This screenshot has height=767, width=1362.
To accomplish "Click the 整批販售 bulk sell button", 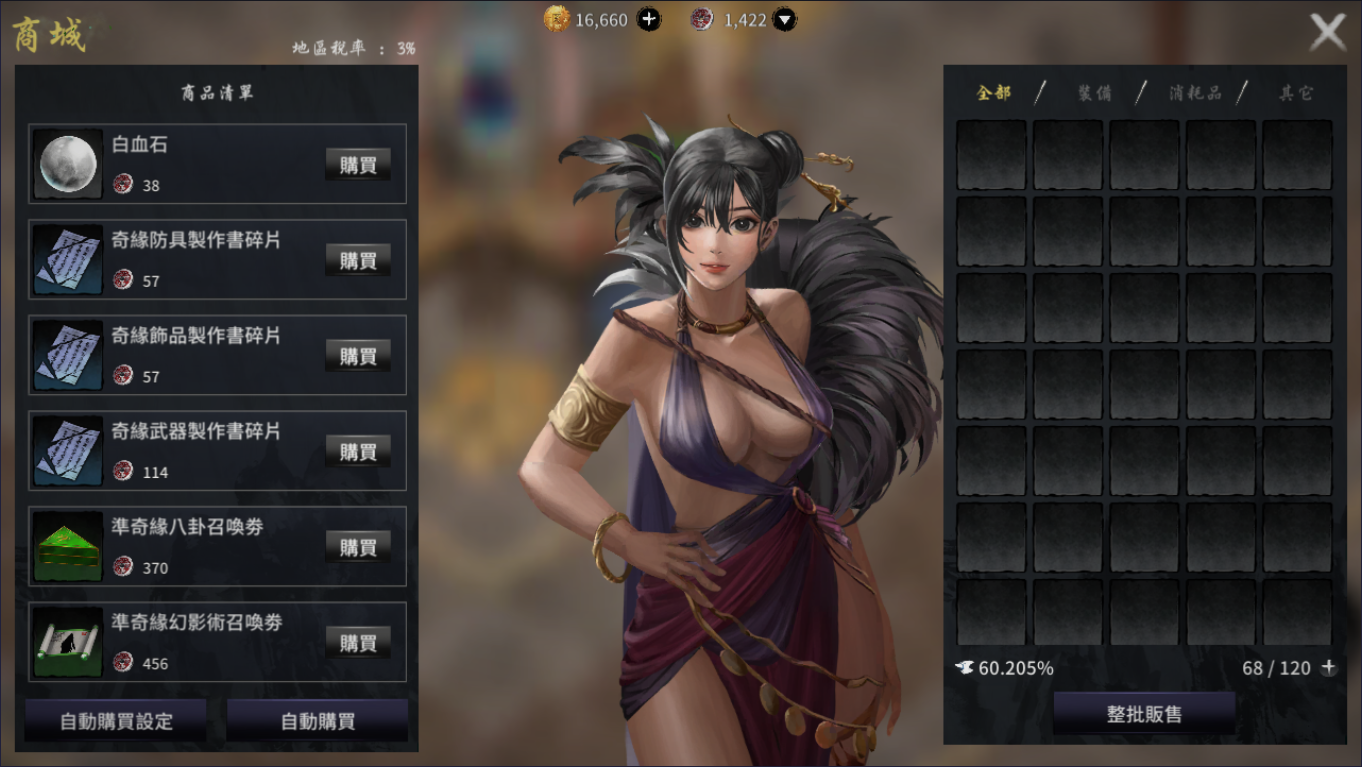I will (1144, 714).
